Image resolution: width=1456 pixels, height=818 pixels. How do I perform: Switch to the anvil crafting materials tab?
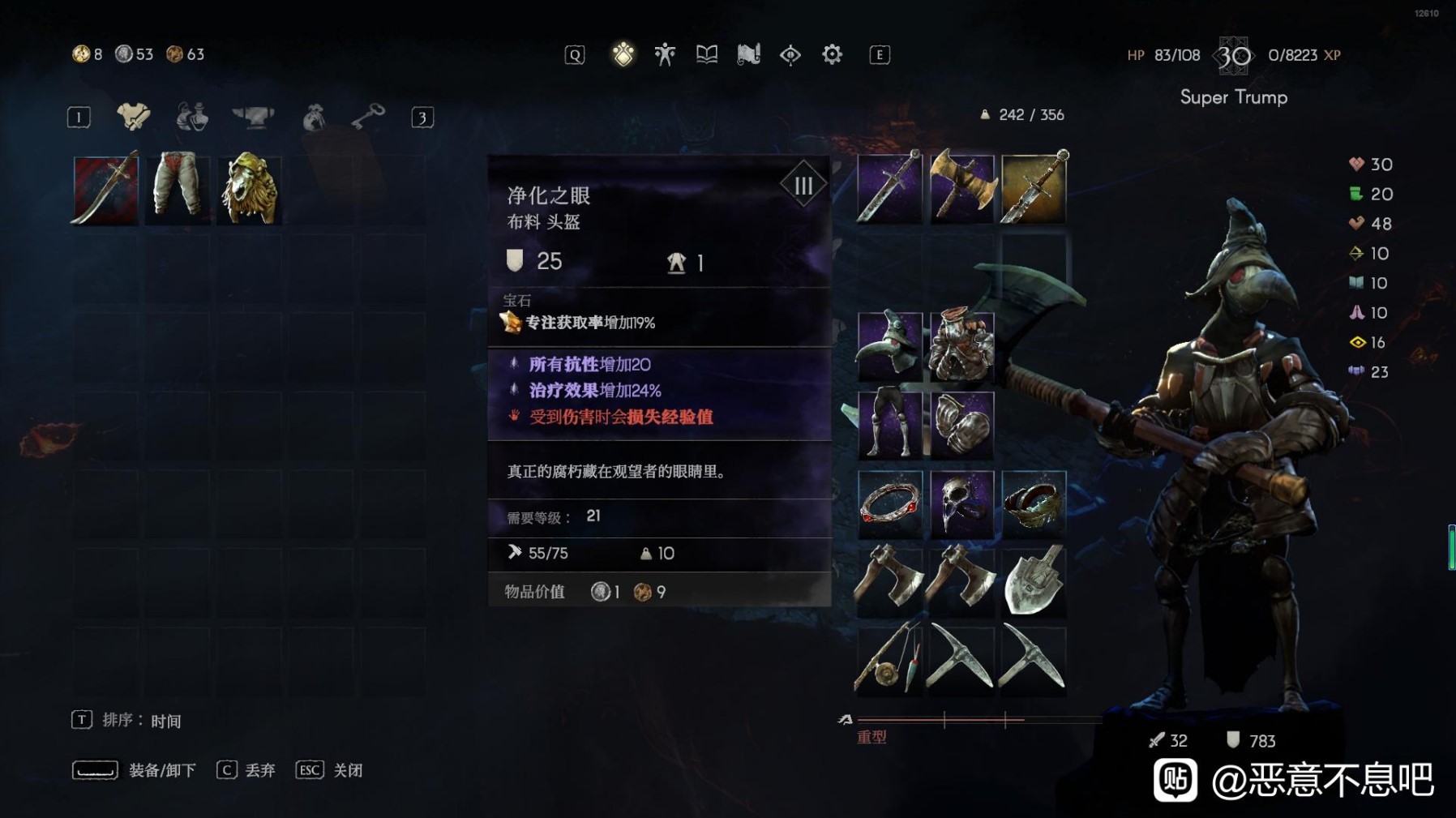251,118
